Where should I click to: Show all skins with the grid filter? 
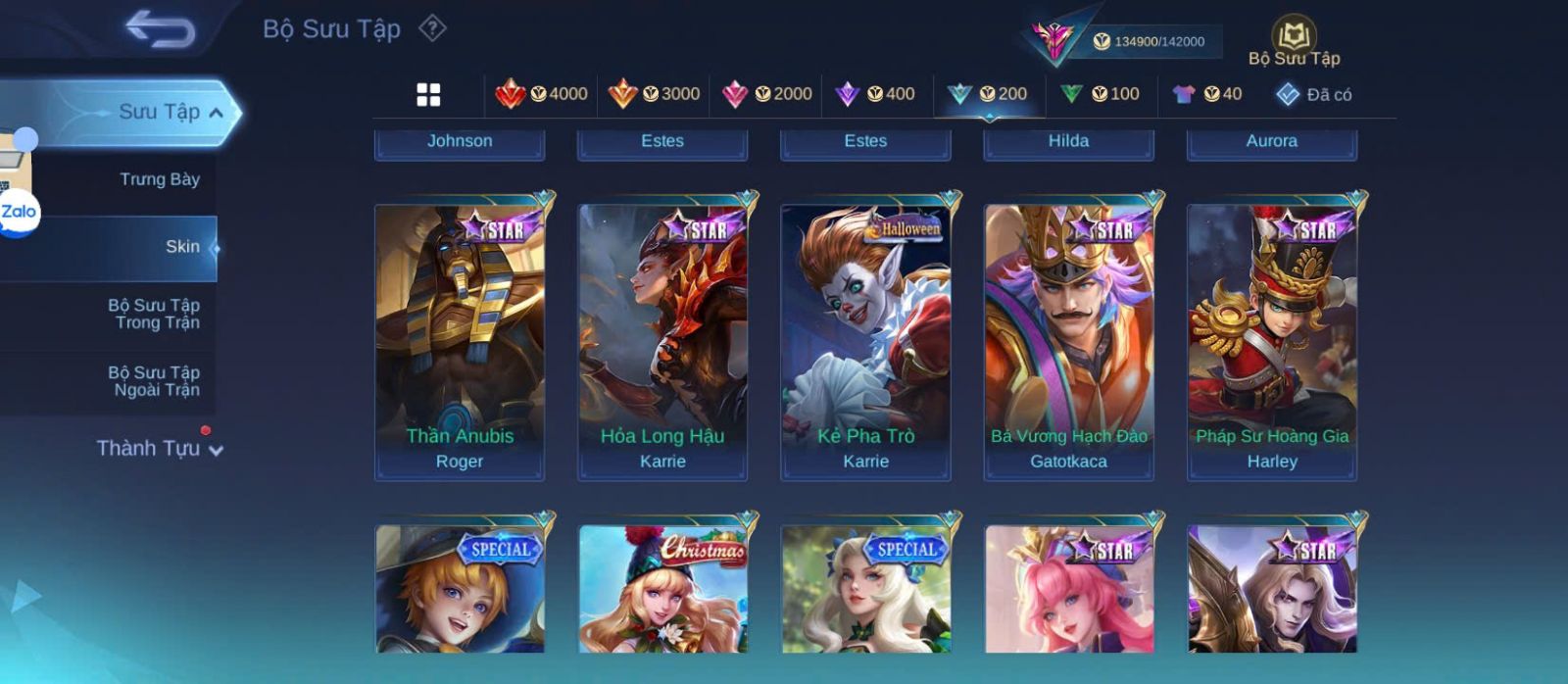pyautogui.click(x=428, y=94)
